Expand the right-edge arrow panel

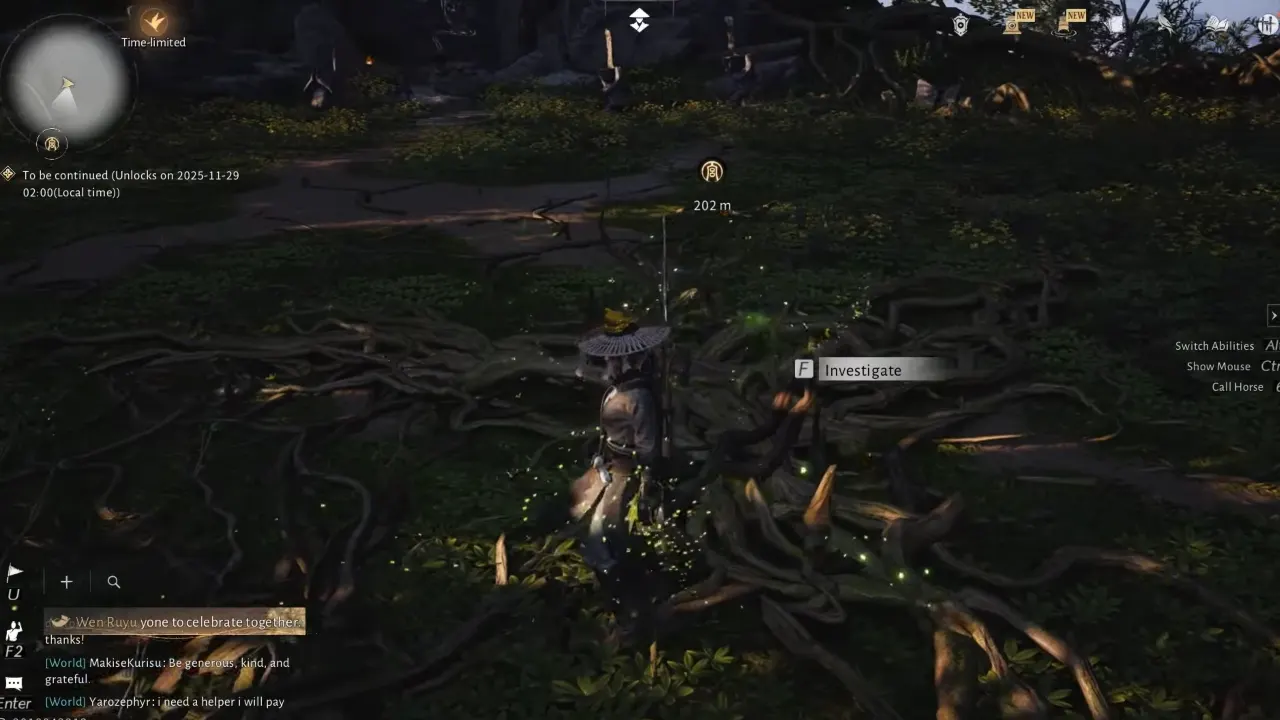(x=1274, y=315)
